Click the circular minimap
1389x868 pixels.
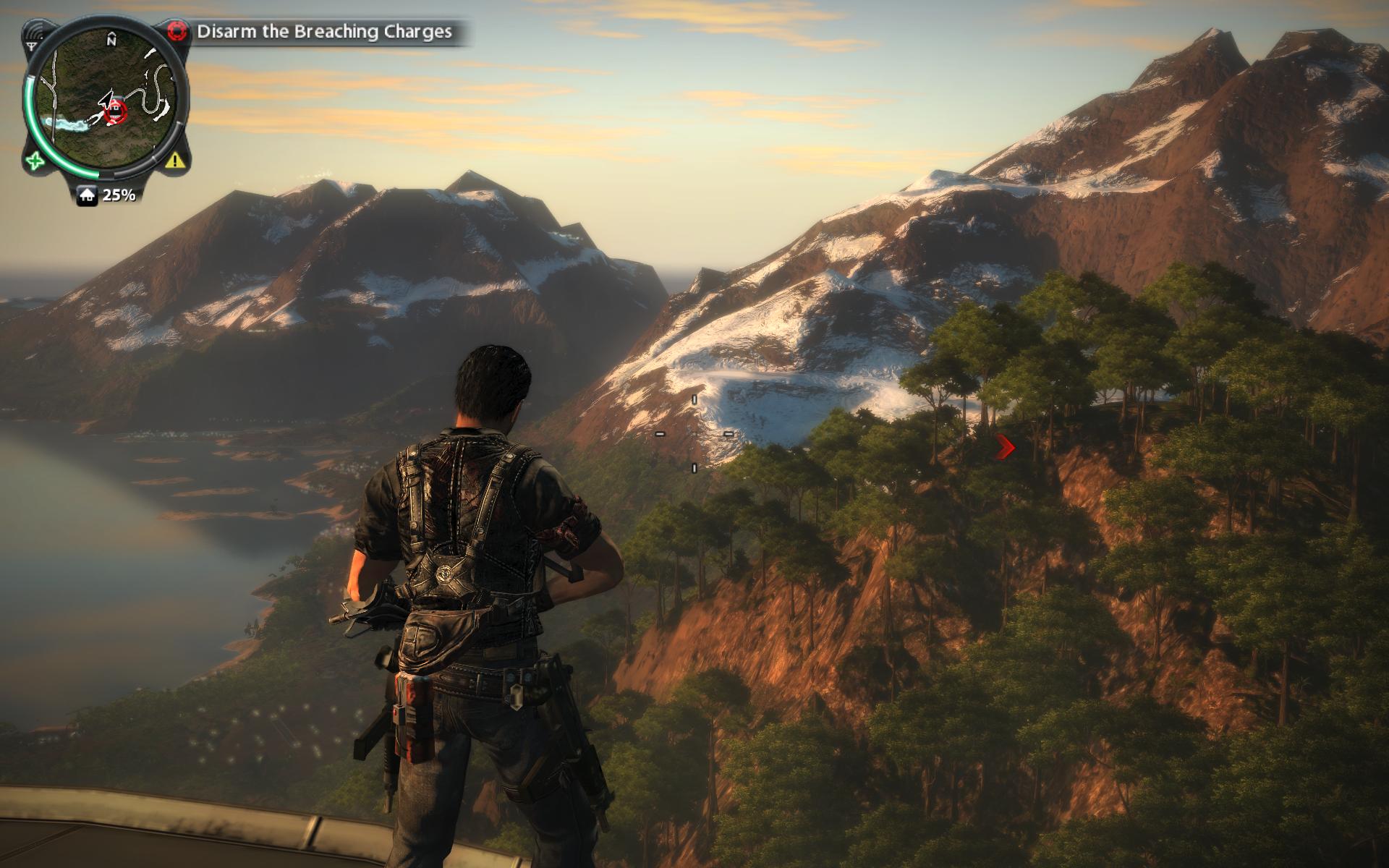click(106, 101)
